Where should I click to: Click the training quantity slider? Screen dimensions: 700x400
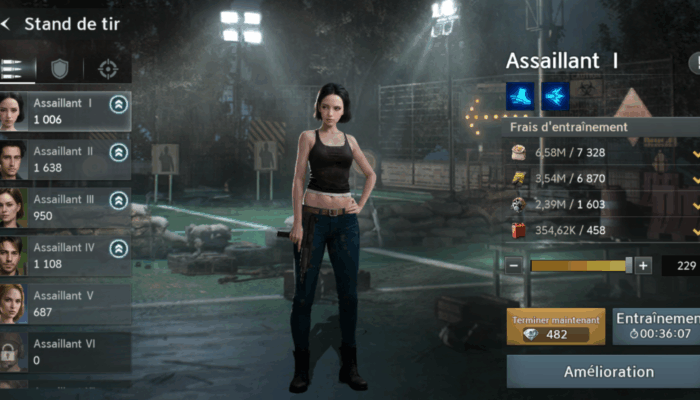point(578,266)
